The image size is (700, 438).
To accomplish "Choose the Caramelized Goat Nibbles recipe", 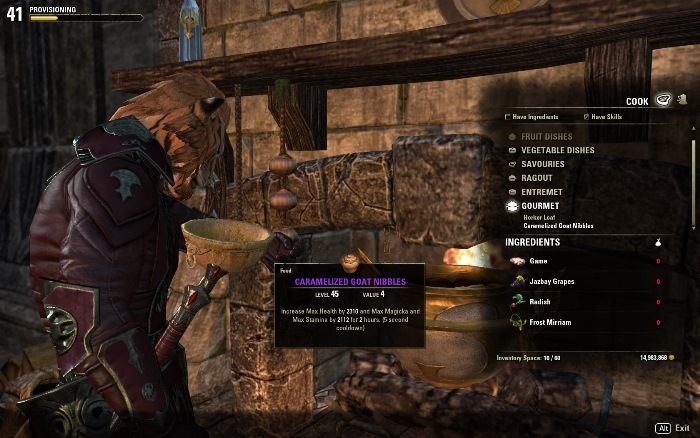I will tap(558, 227).
